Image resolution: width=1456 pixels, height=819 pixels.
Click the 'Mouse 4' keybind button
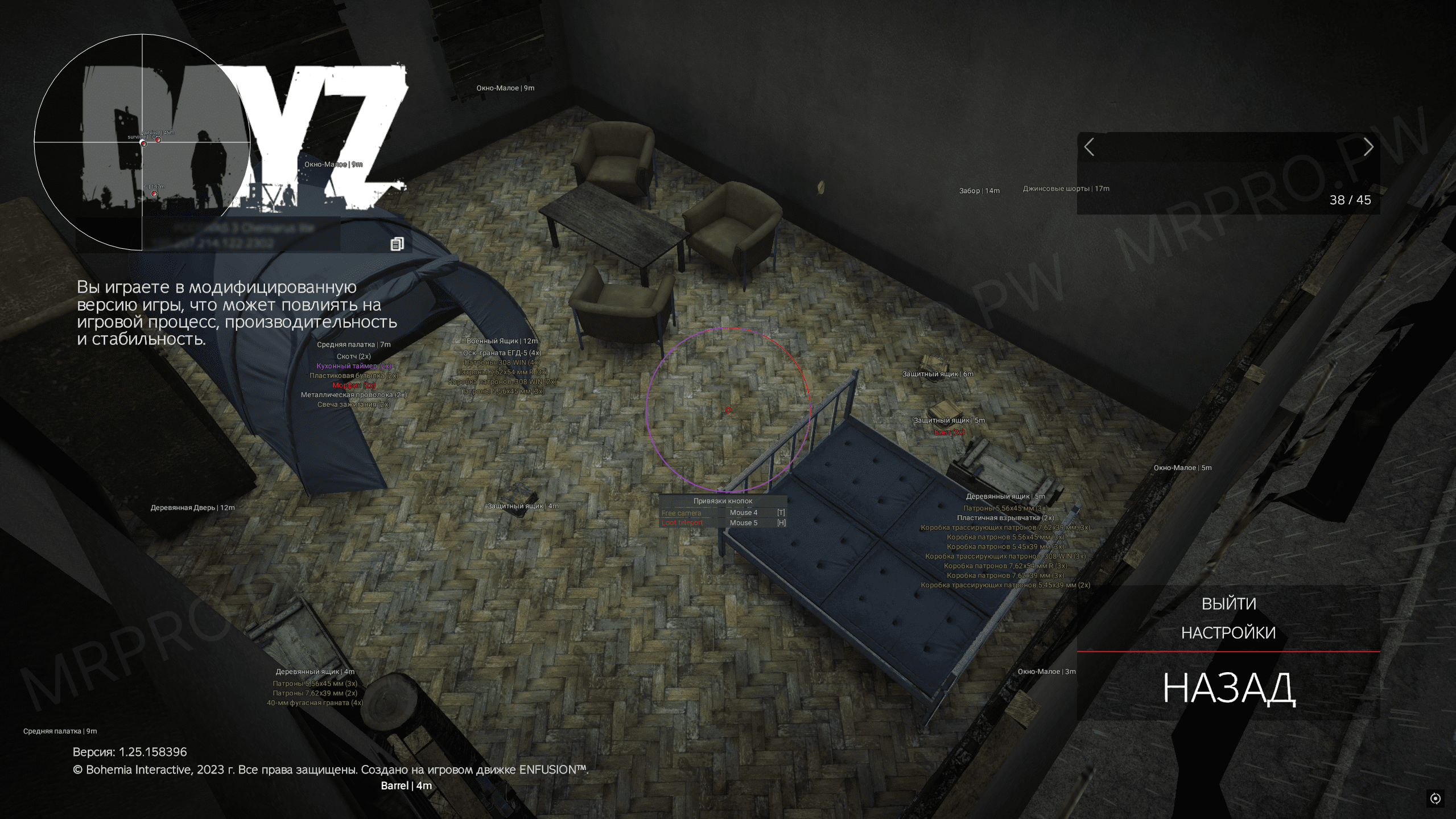click(744, 512)
